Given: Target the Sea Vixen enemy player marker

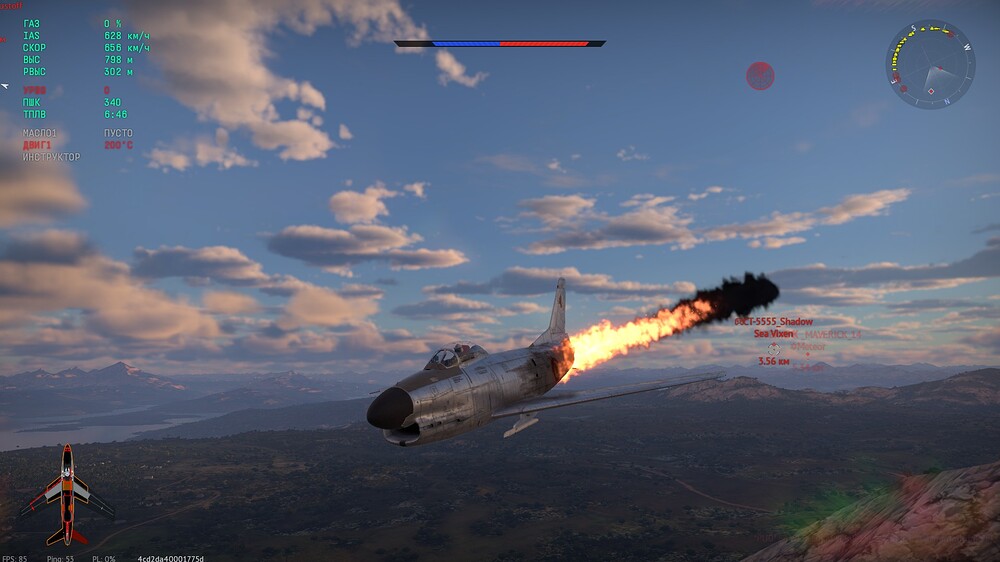Looking at the screenshot, I should (773, 347).
